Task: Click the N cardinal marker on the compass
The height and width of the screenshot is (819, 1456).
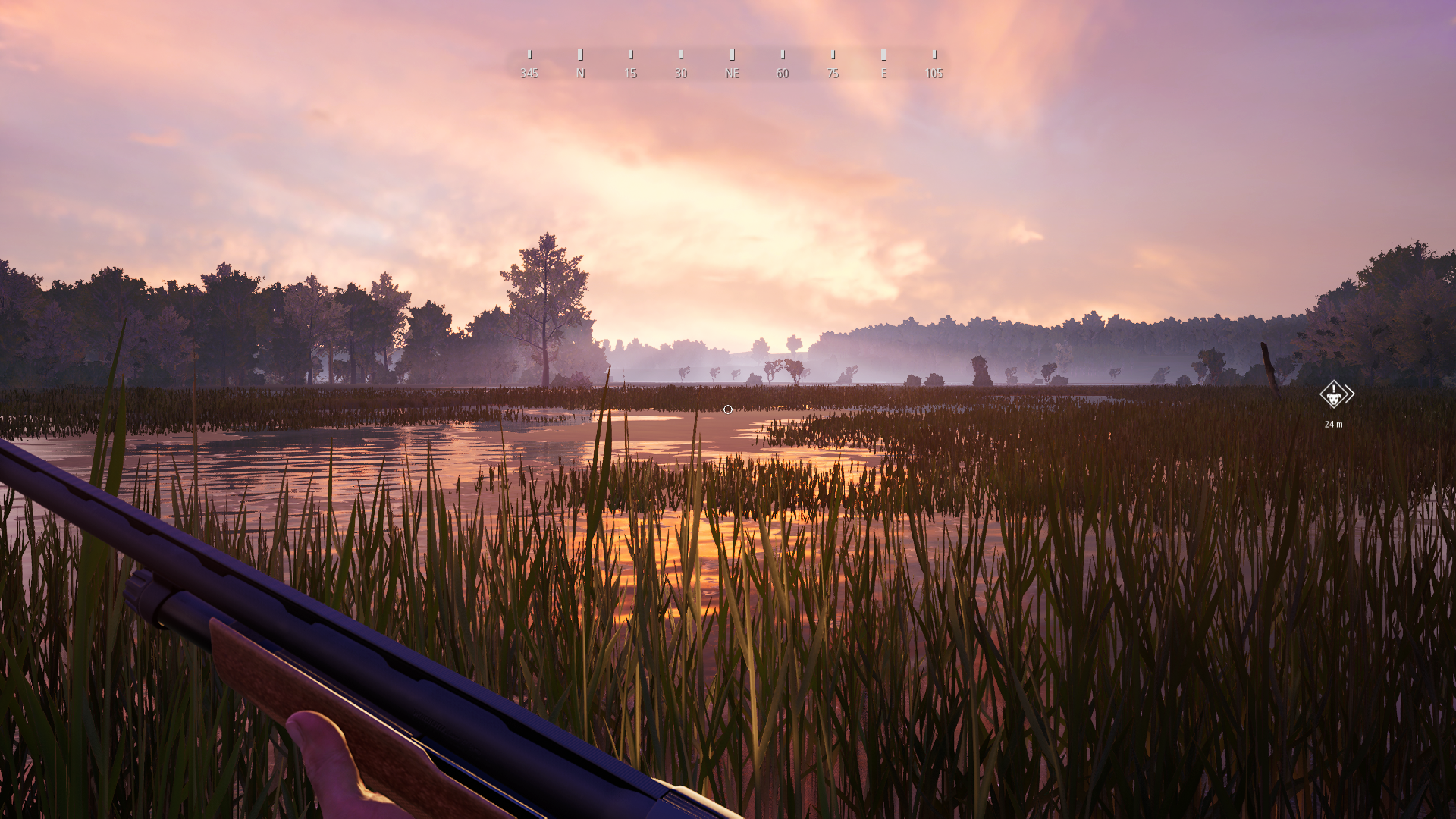Action: [581, 74]
